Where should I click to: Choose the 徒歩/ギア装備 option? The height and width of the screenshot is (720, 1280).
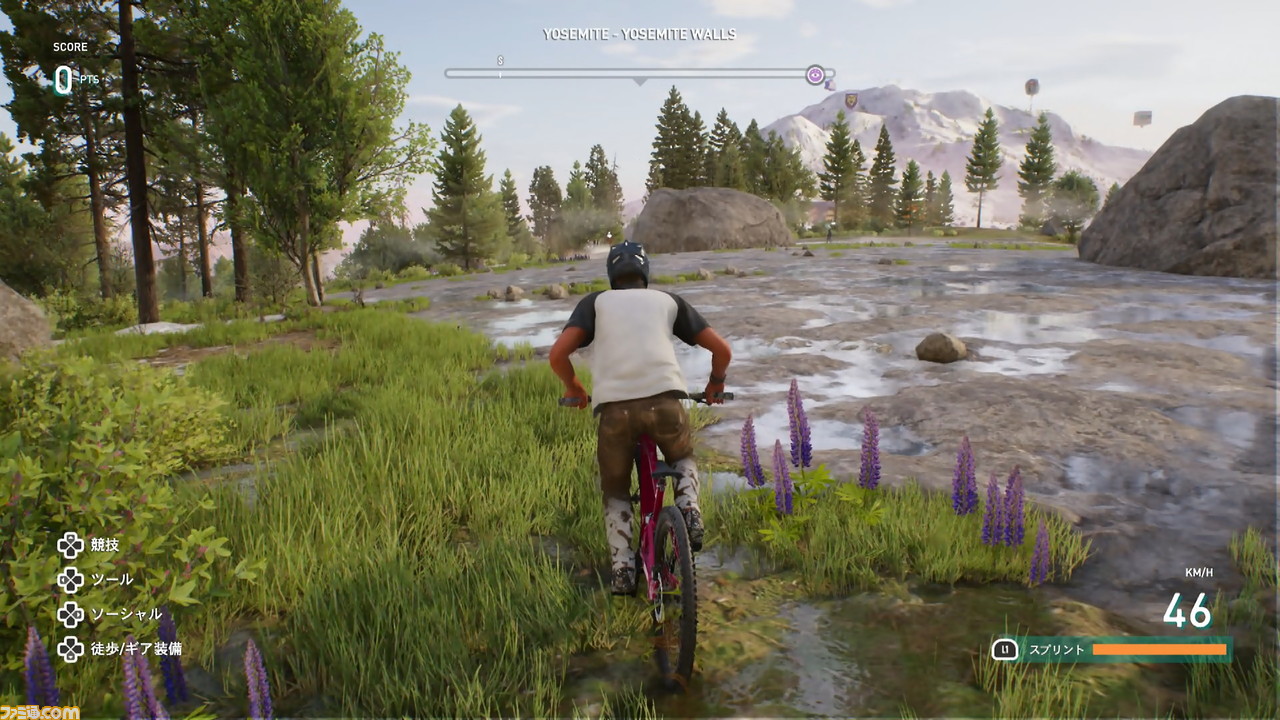point(135,649)
